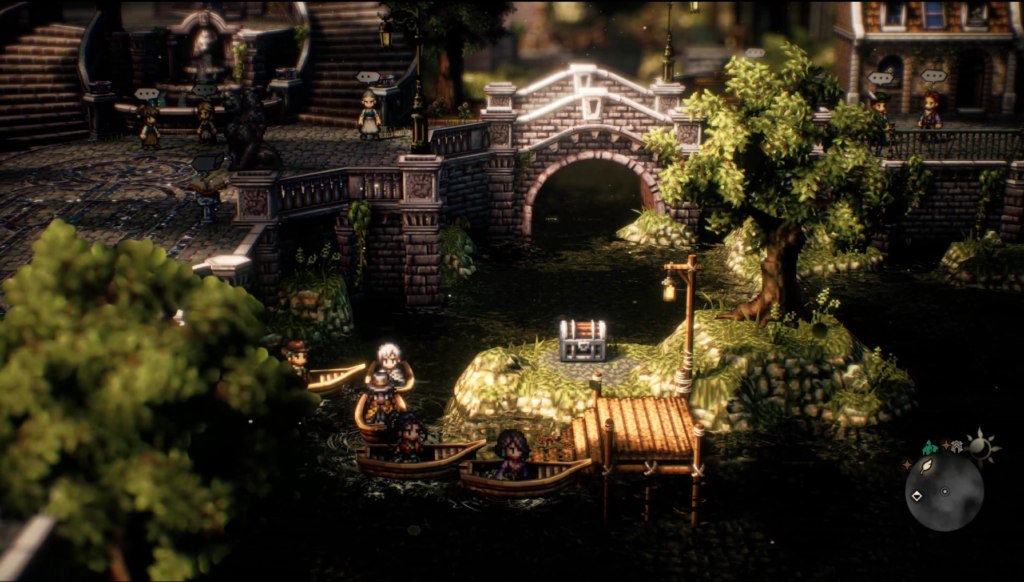Click the white diamond marker on the minimap
1024x582 pixels.
coord(917,496)
